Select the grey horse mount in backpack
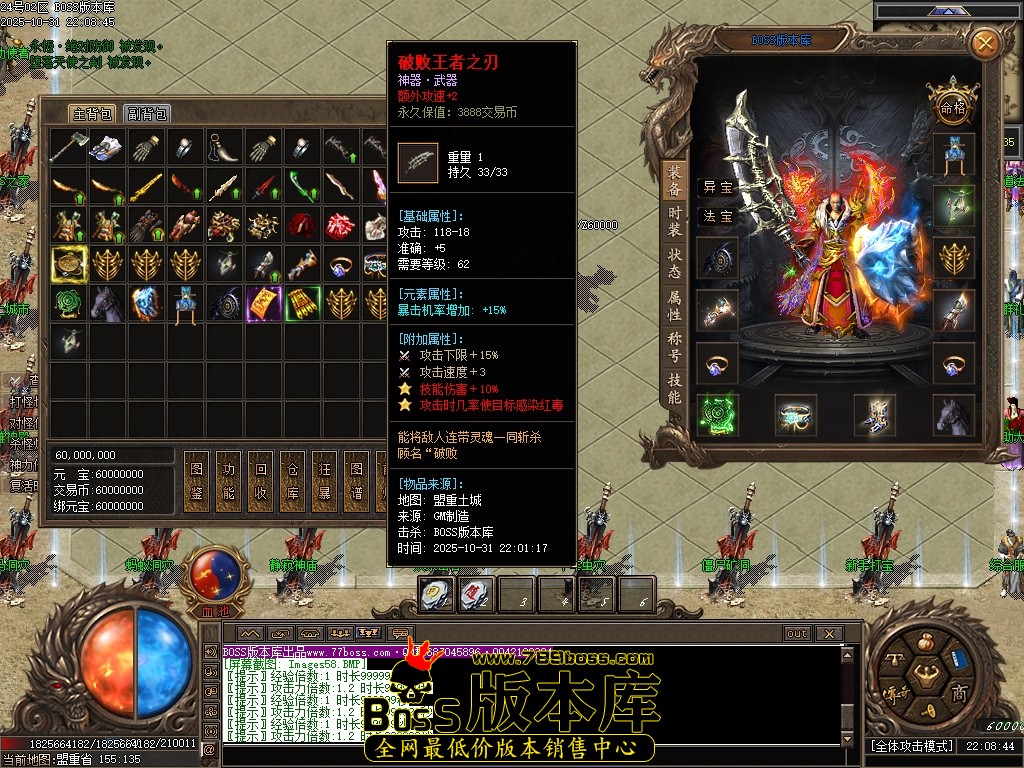 (x=108, y=304)
